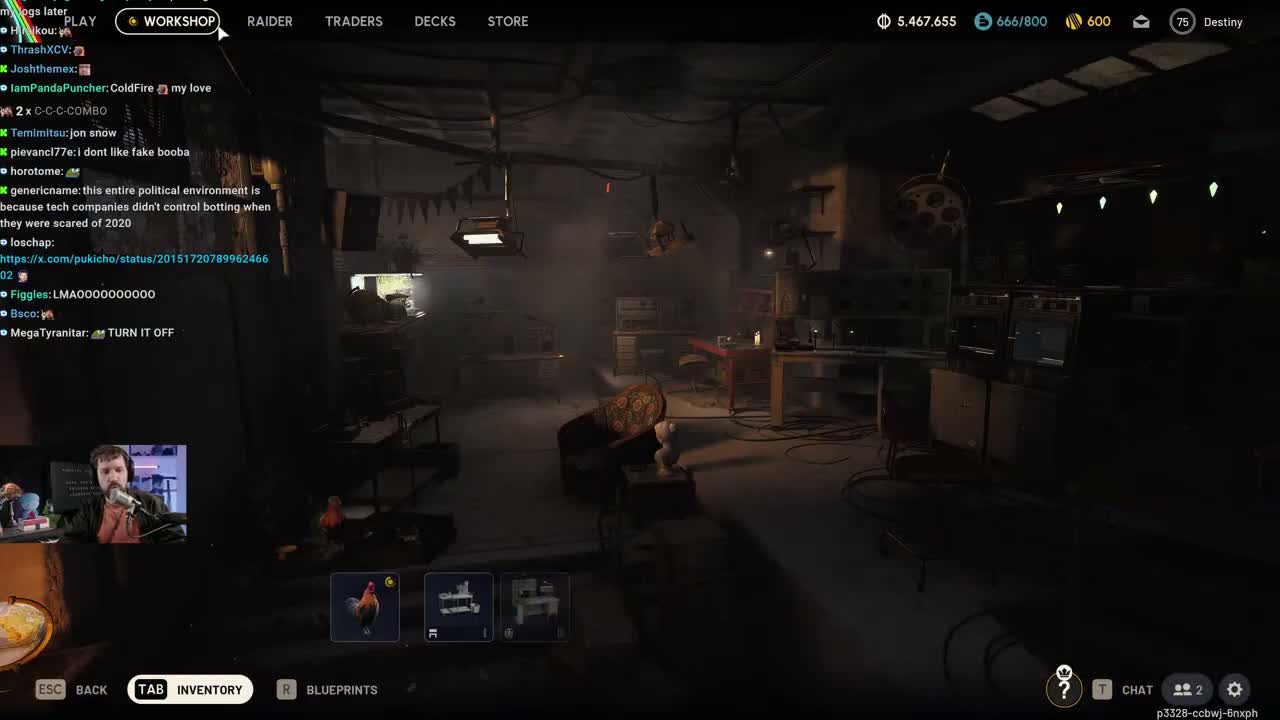Open the question mark help icon
1280x720 pixels.
pyautogui.click(x=1064, y=689)
